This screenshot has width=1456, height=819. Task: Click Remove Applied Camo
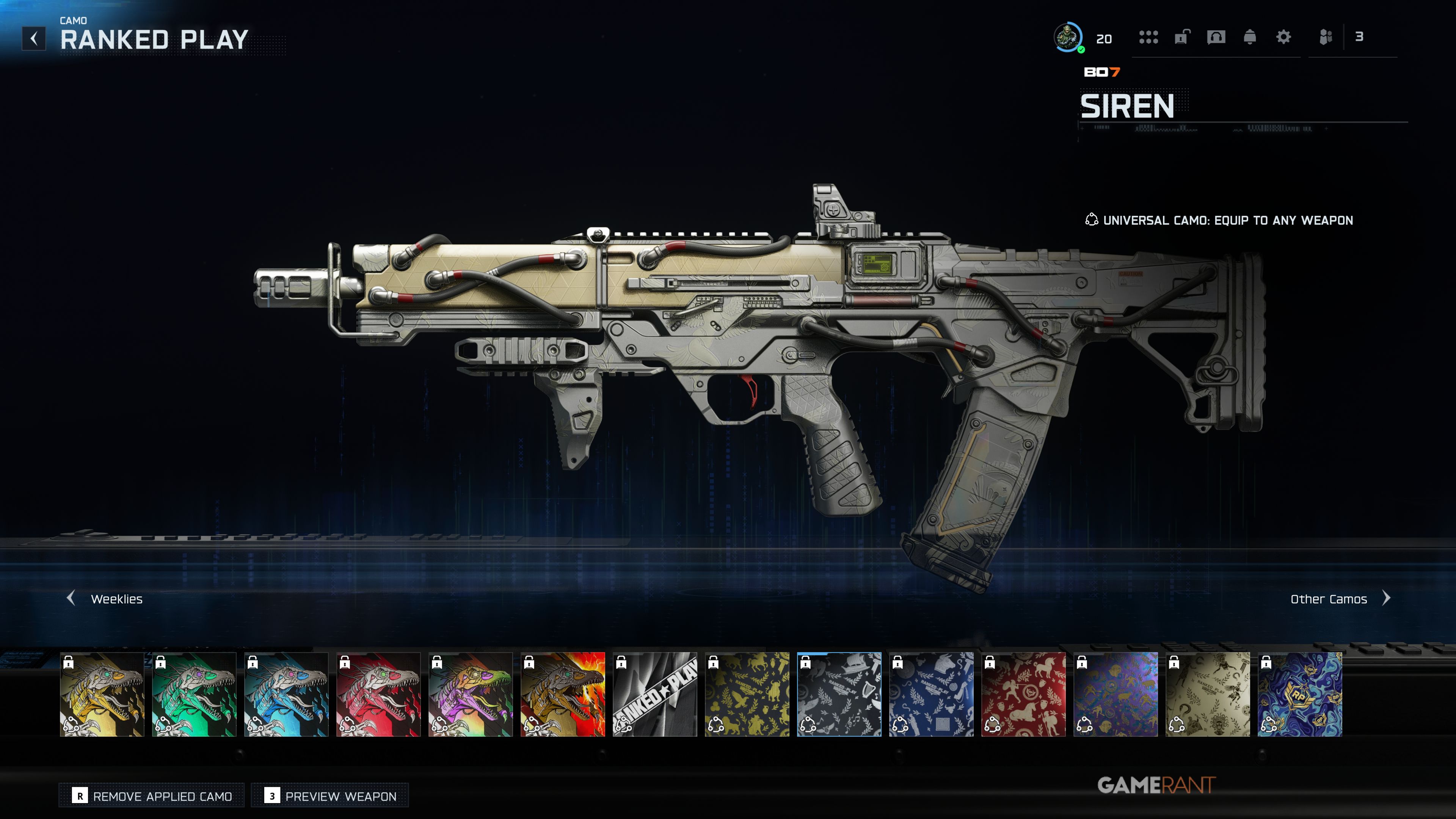[x=152, y=796]
